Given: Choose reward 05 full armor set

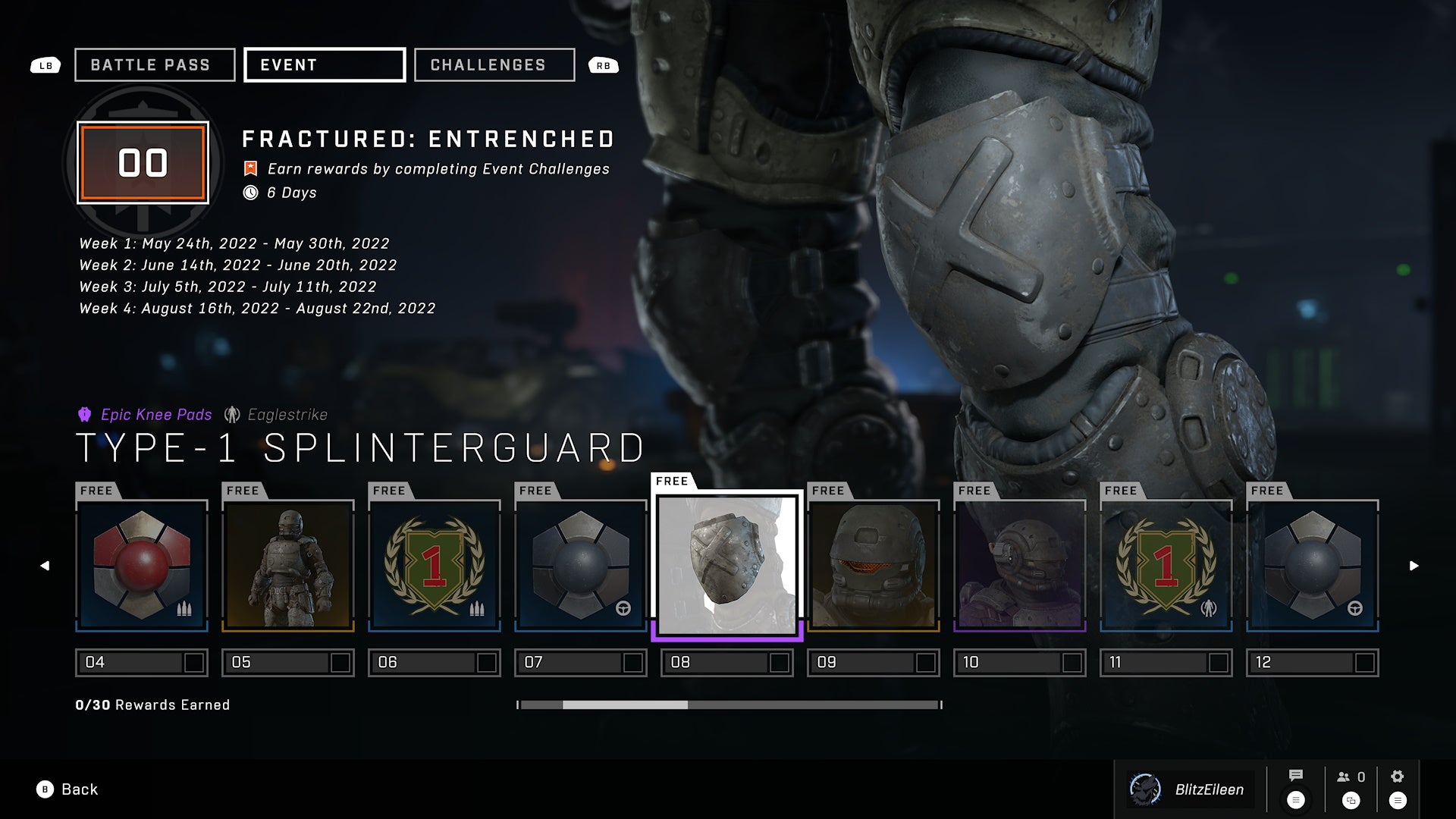Looking at the screenshot, I should (288, 565).
